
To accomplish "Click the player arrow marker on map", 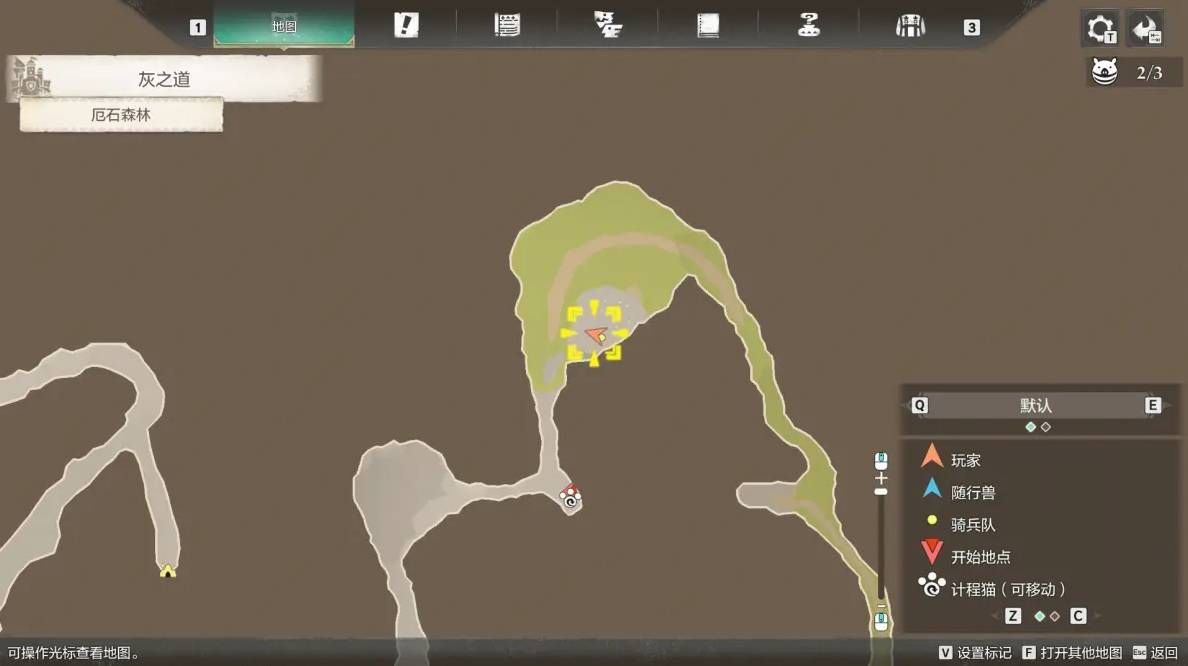I will pyautogui.click(x=595, y=334).
